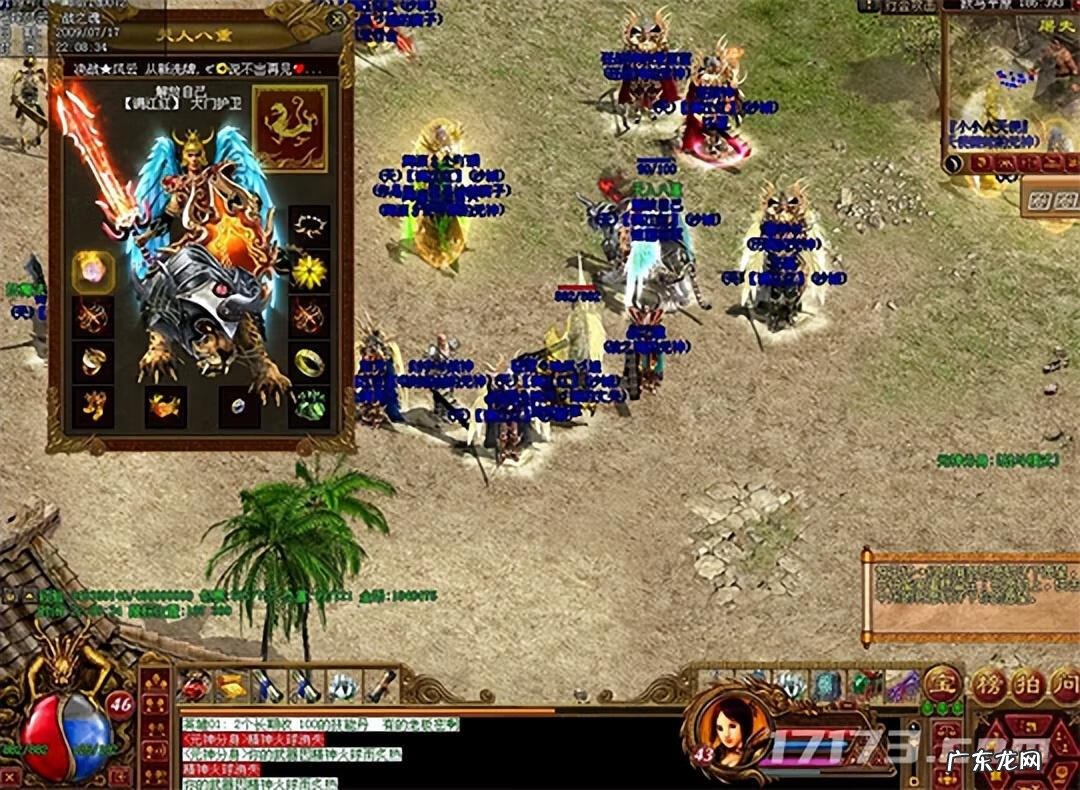Open the guild emblem with golden dragon

pyautogui.click(x=289, y=127)
